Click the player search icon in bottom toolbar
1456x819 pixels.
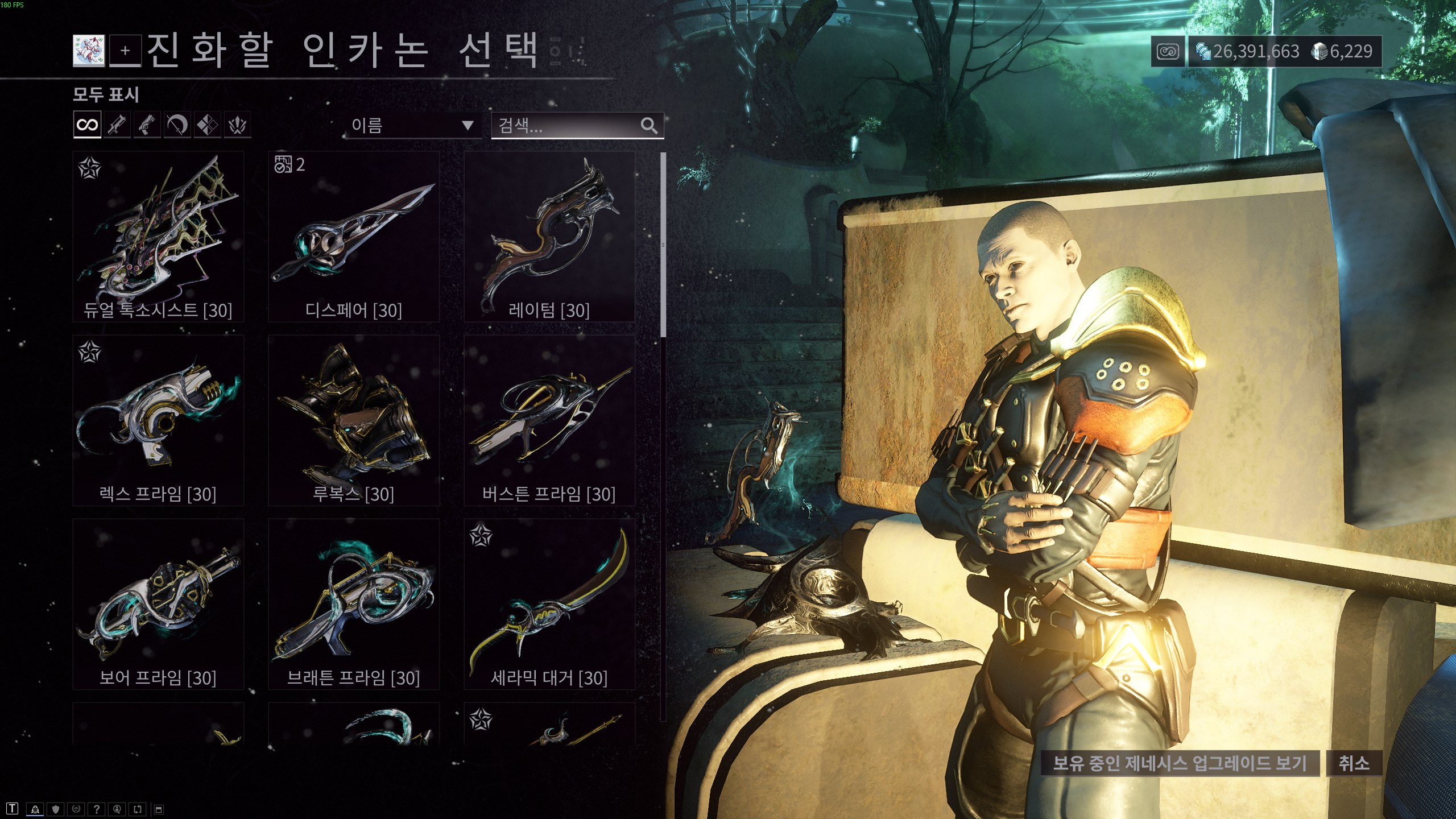pos(116,810)
